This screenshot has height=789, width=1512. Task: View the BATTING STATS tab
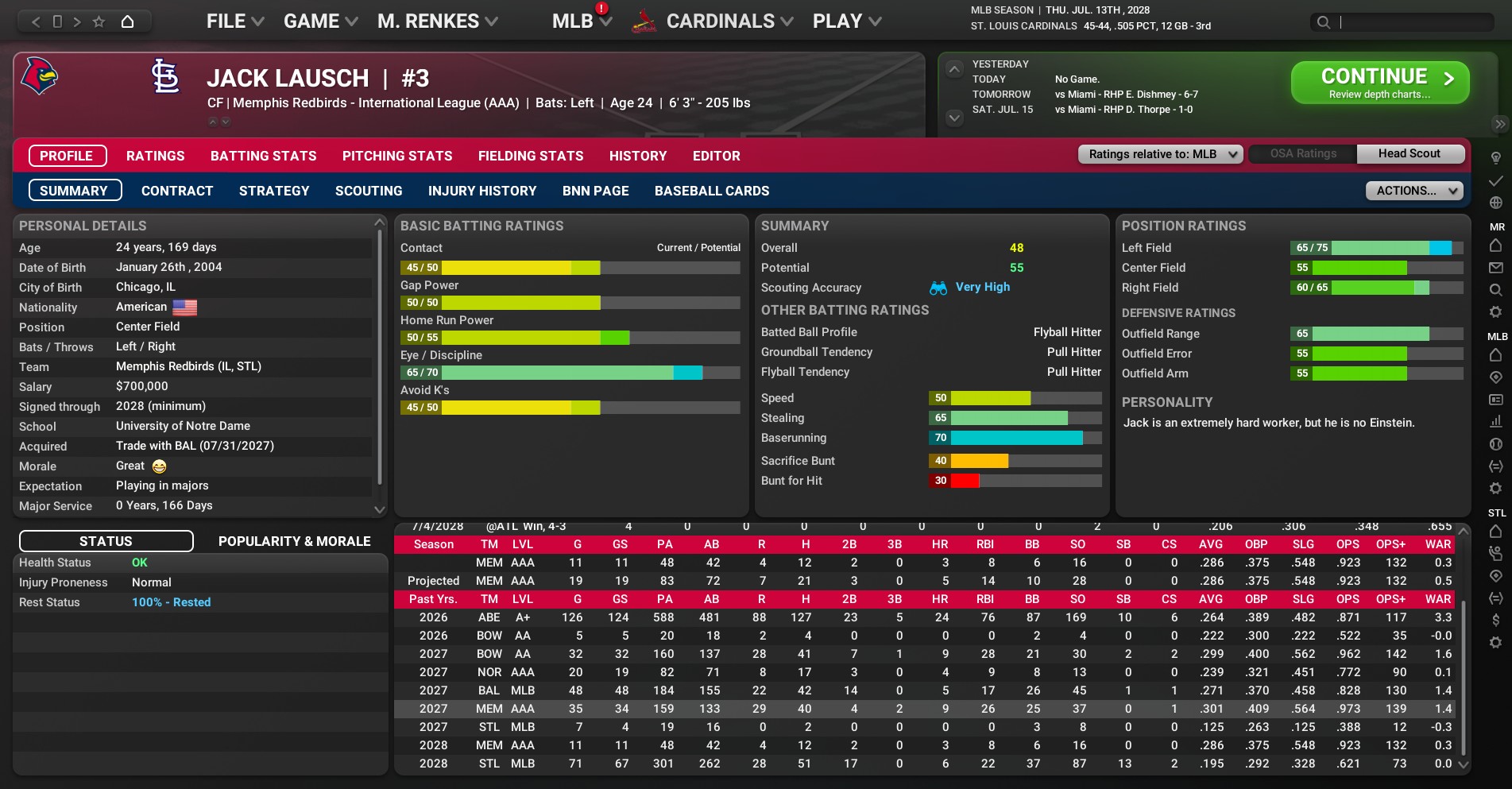point(263,156)
